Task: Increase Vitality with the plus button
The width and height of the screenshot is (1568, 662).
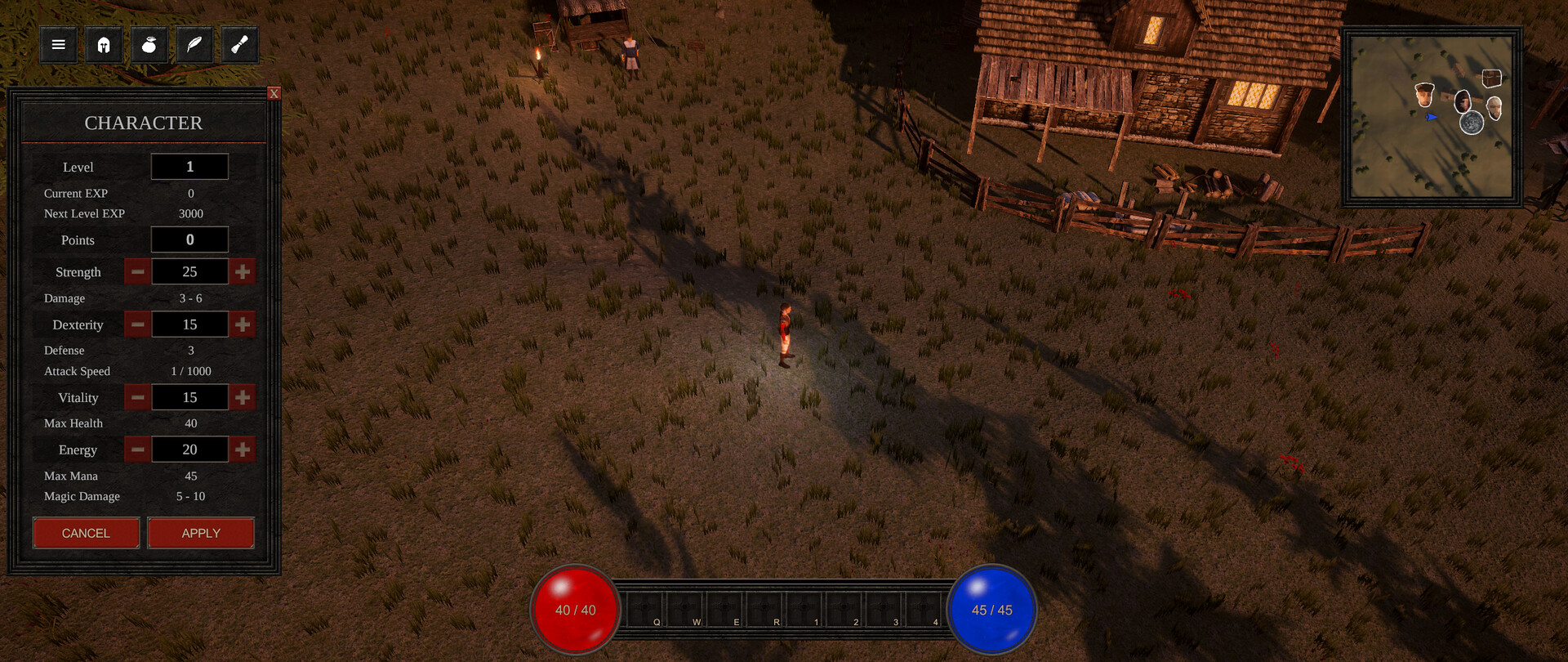Action: 242,397
